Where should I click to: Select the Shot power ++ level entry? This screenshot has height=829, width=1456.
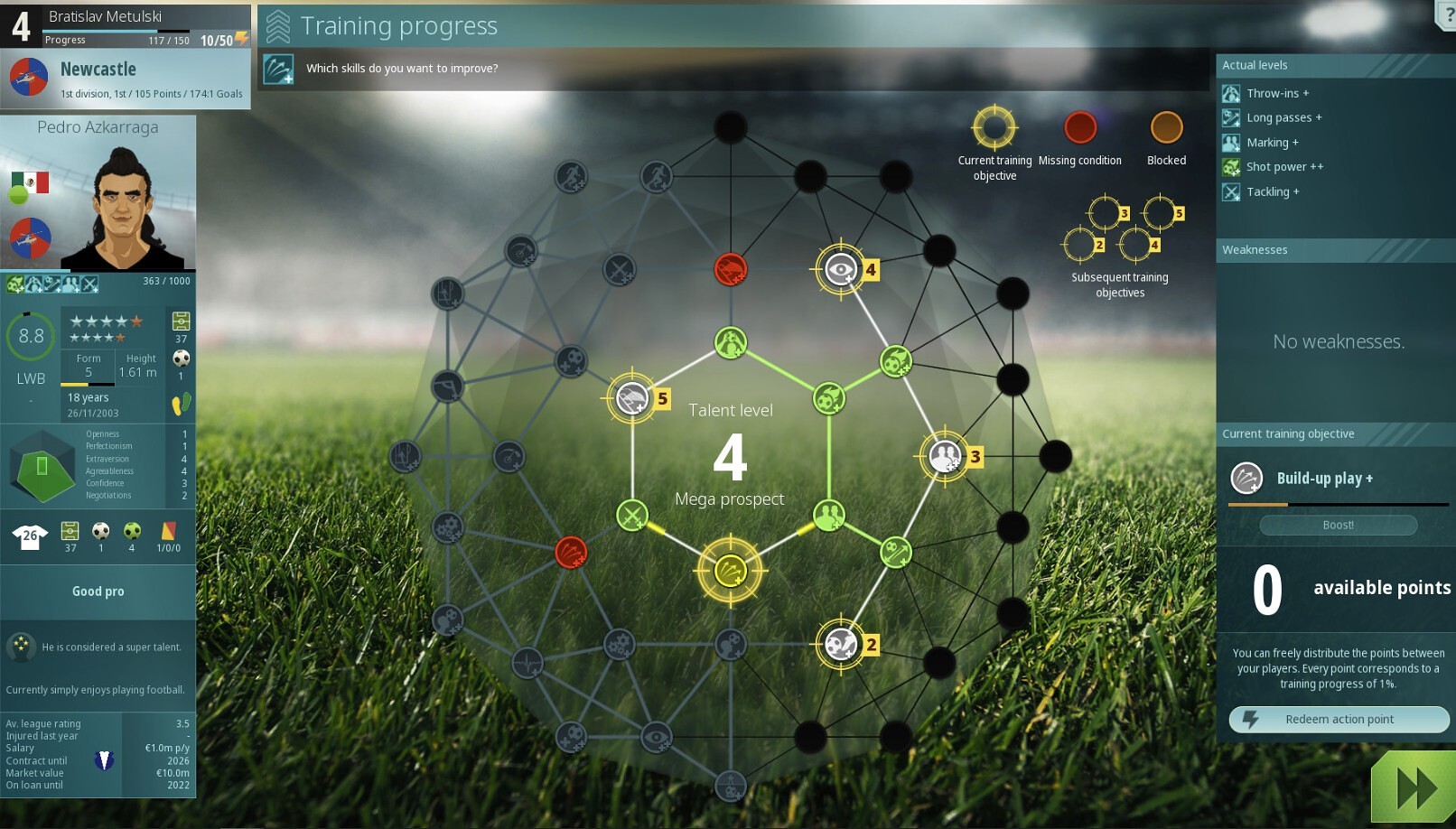point(1283,167)
